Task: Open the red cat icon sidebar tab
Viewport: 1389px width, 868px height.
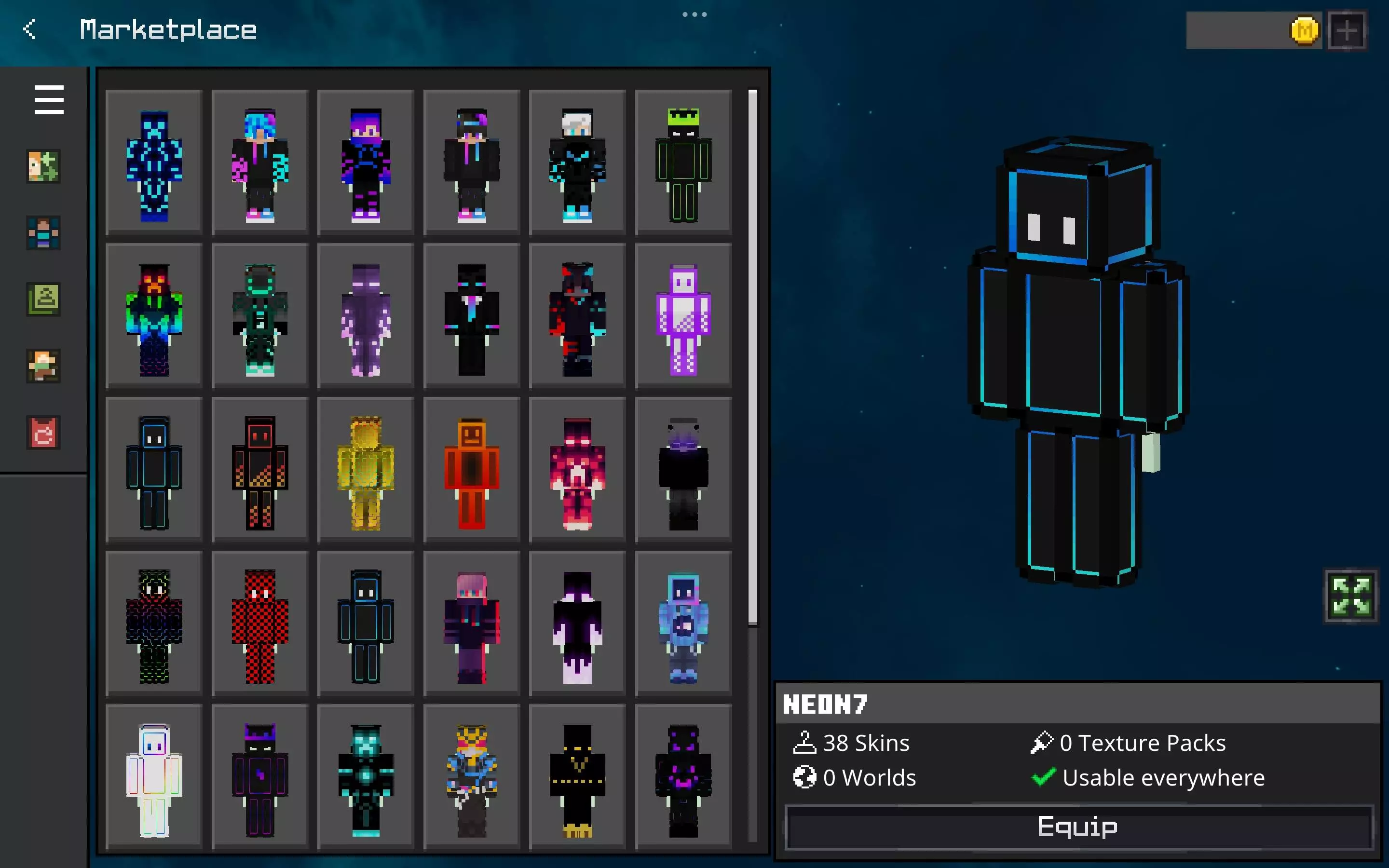Action: 43,432
